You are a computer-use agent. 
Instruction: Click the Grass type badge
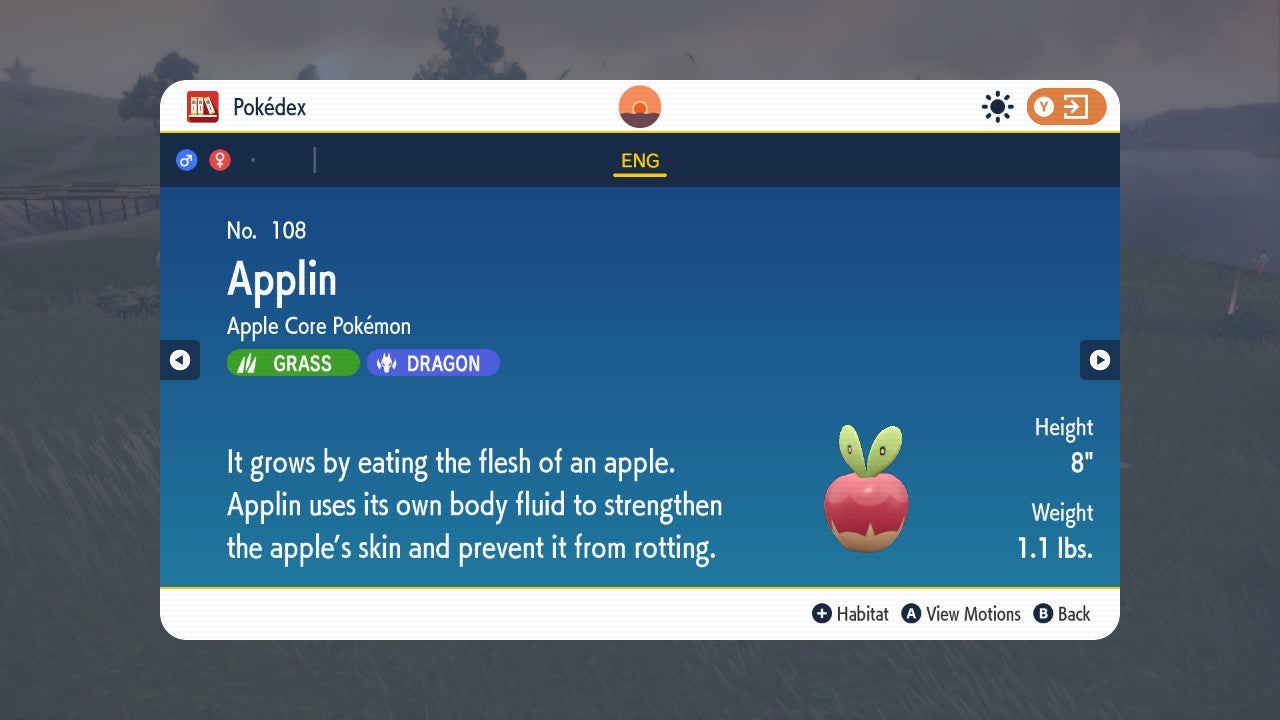click(x=292, y=362)
